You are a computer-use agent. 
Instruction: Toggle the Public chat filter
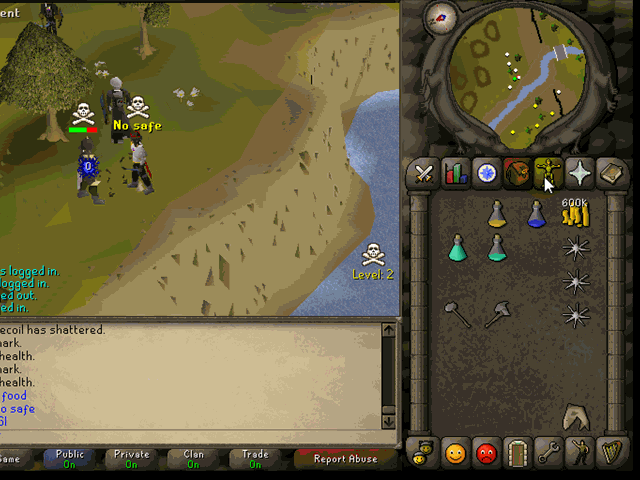[70, 459]
